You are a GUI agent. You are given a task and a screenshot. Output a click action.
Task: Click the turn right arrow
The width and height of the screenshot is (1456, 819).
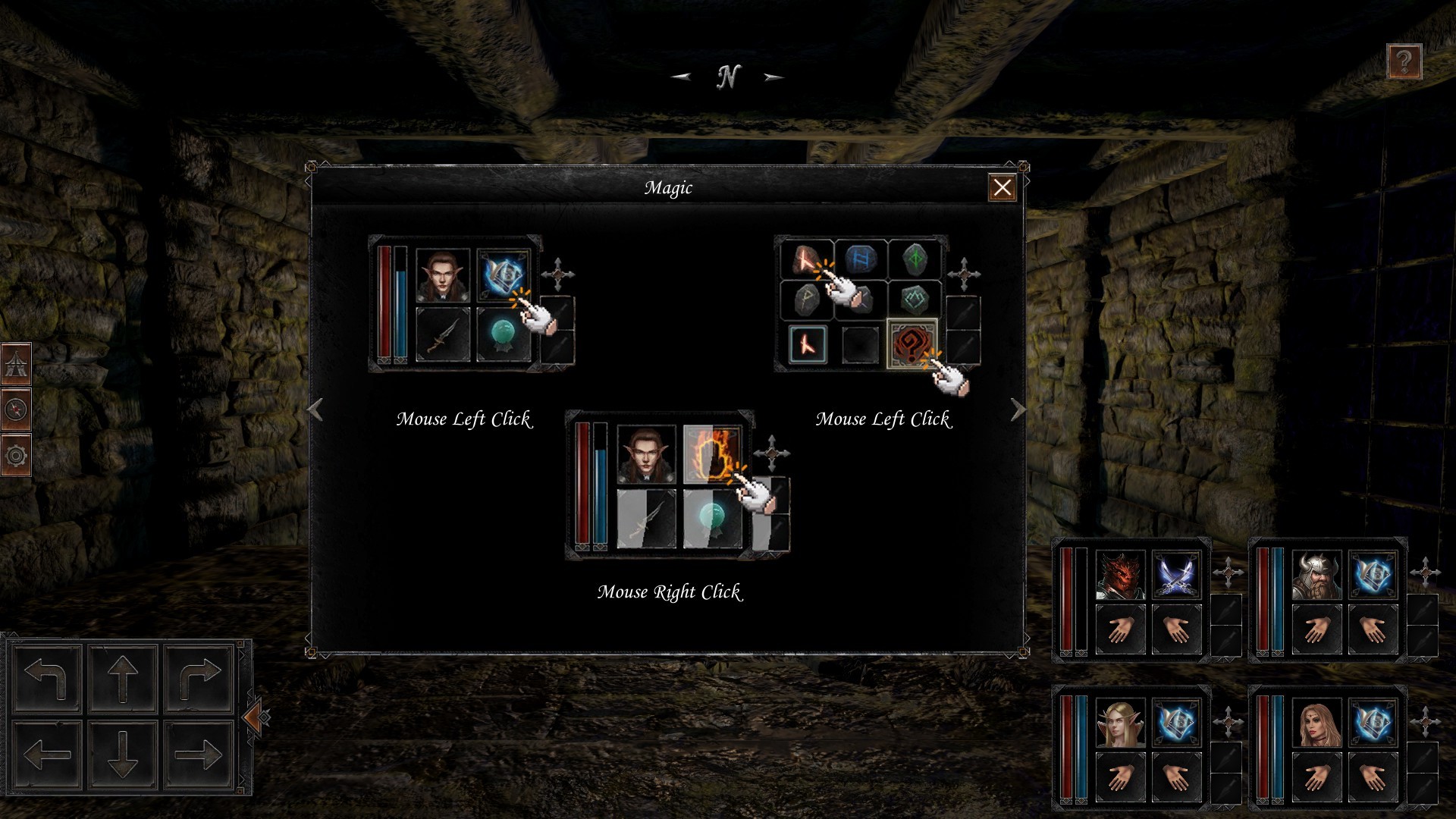tap(199, 677)
